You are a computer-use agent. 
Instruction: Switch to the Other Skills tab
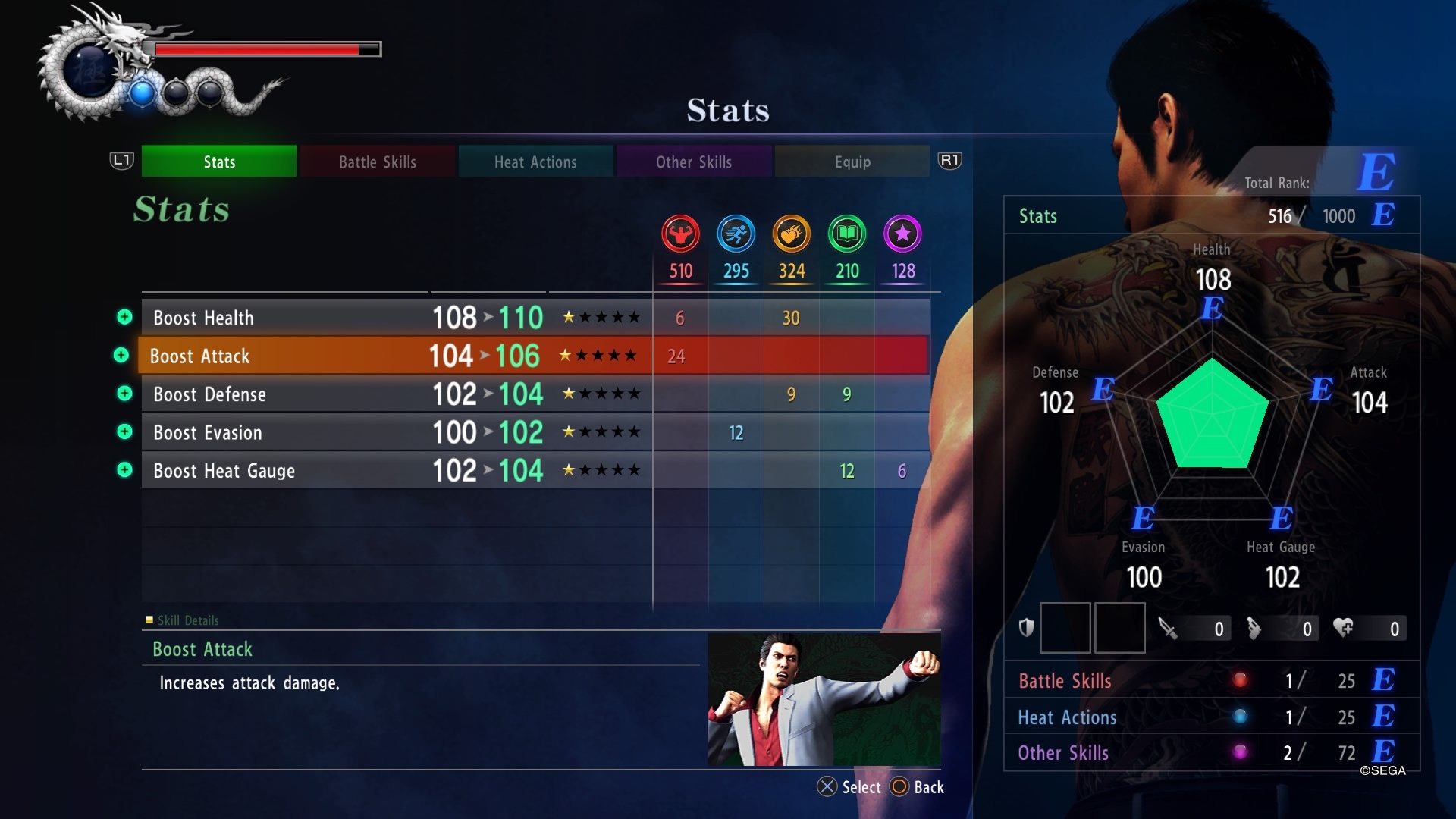(x=694, y=162)
